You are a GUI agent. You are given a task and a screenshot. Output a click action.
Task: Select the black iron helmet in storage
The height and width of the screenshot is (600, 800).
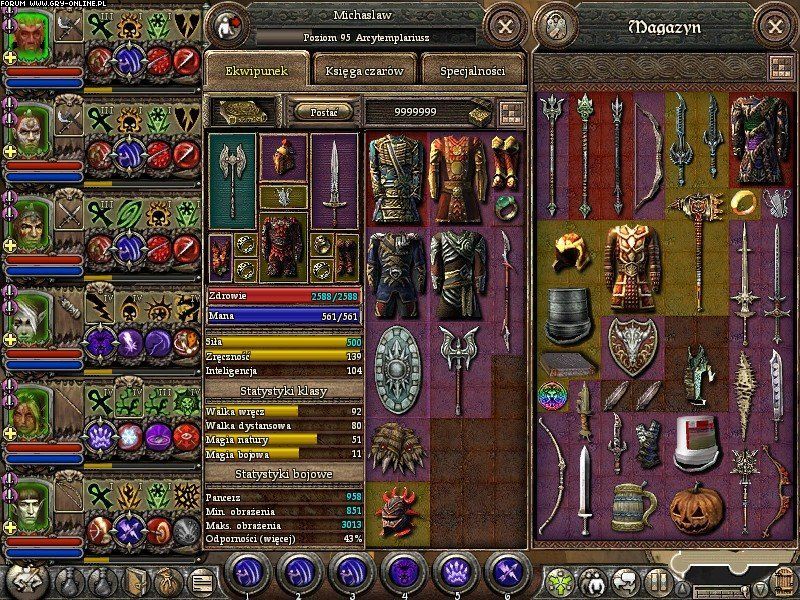(567, 314)
